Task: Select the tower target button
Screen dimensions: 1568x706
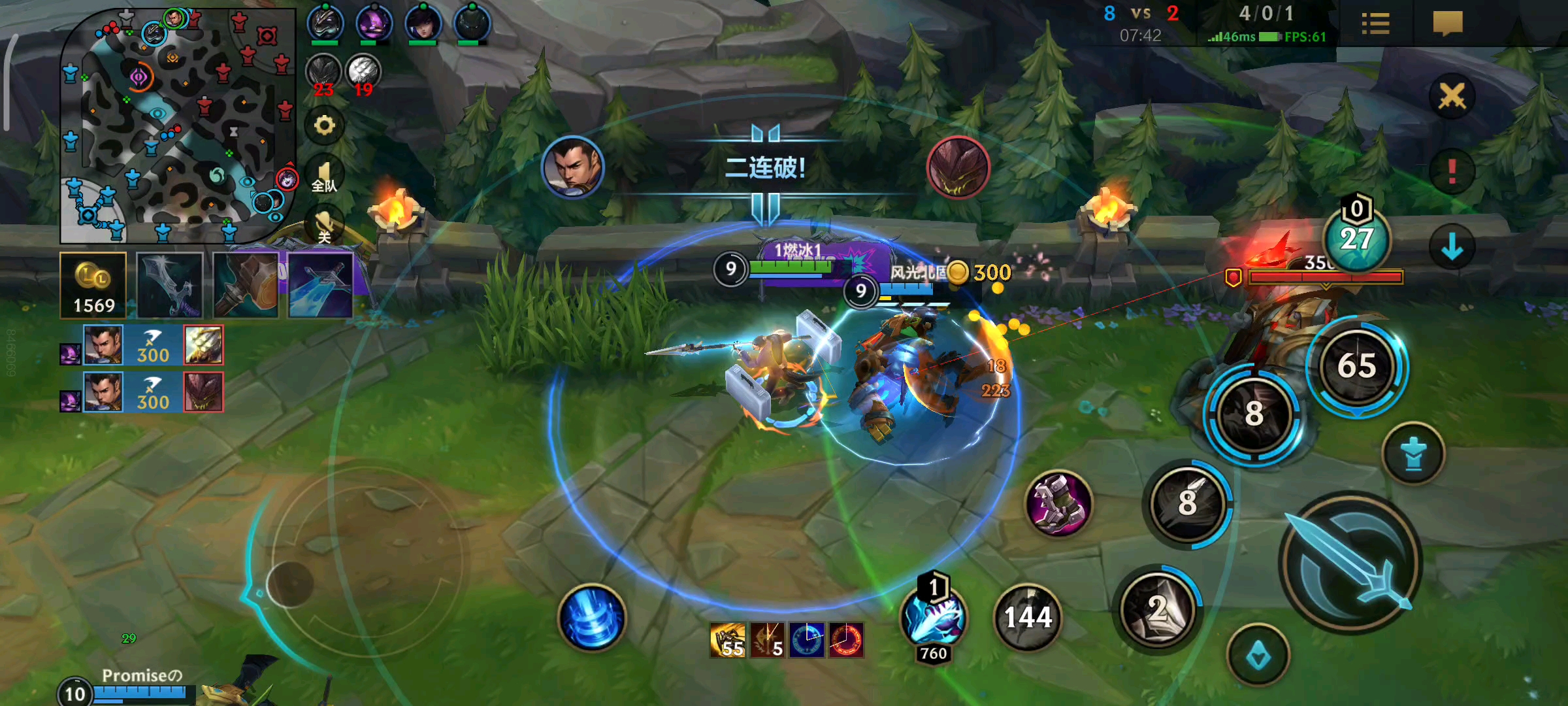Action: click(x=1413, y=454)
